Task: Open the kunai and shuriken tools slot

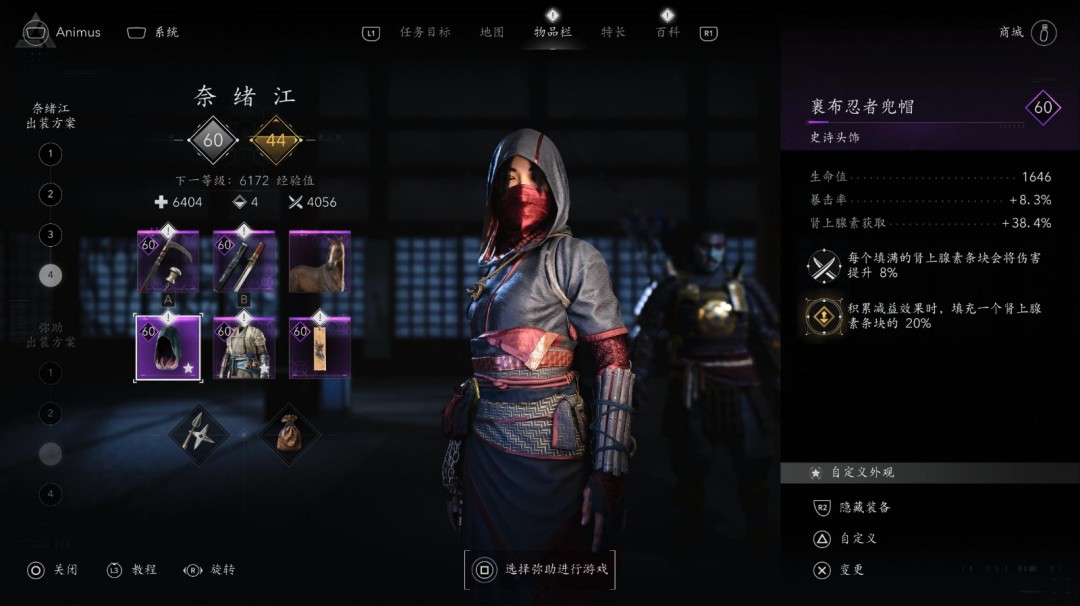Action: [200, 432]
